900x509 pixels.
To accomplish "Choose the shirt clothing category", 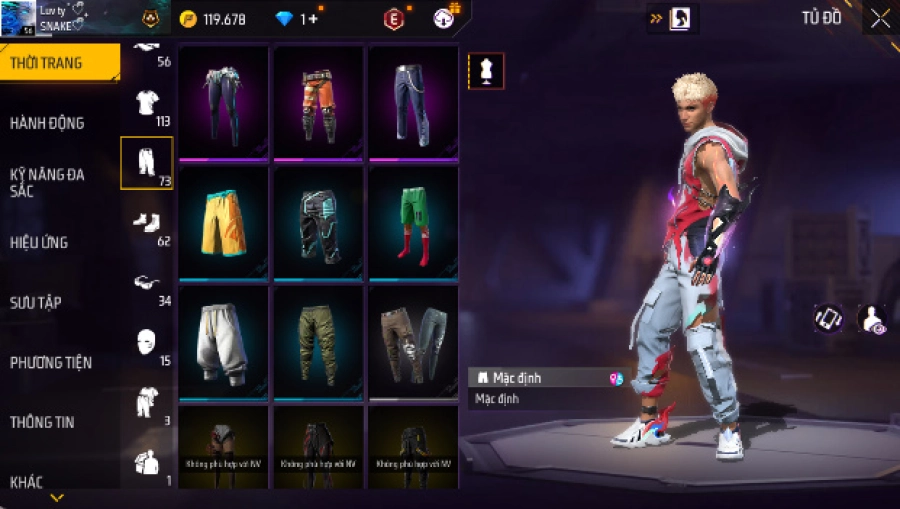I will [x=147, y=104].
